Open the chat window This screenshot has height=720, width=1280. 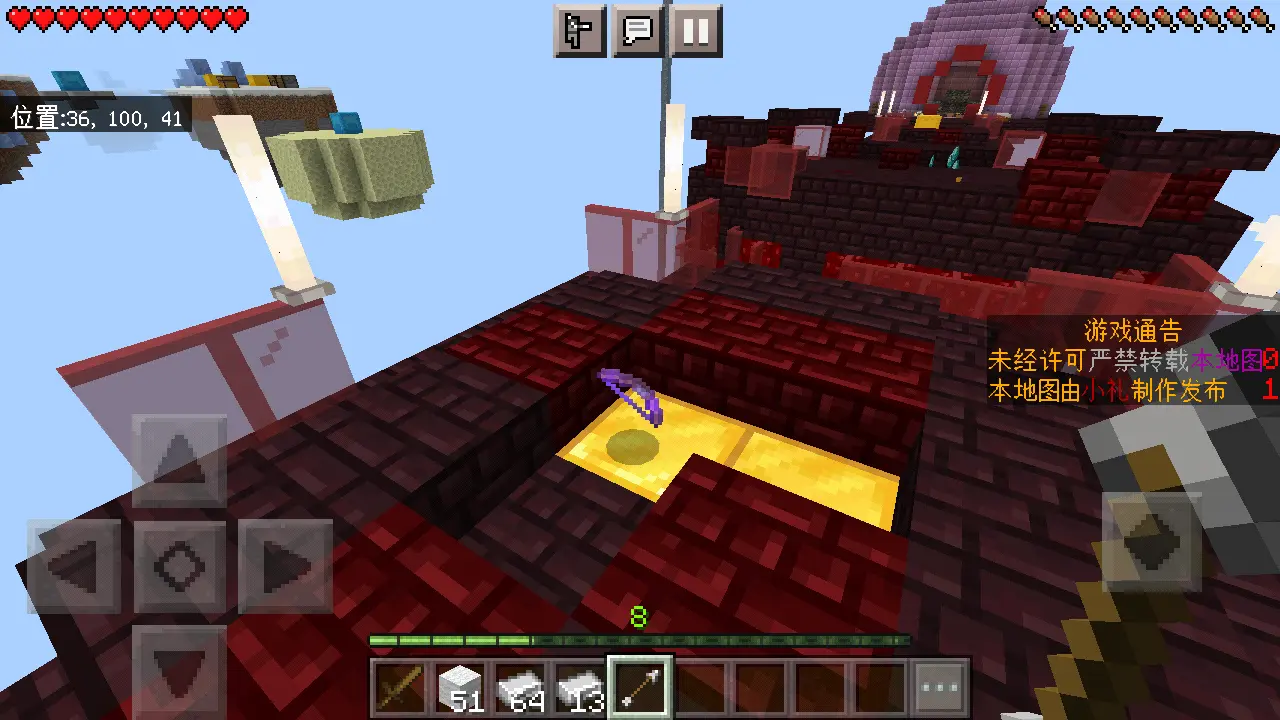tap(638, 31)
